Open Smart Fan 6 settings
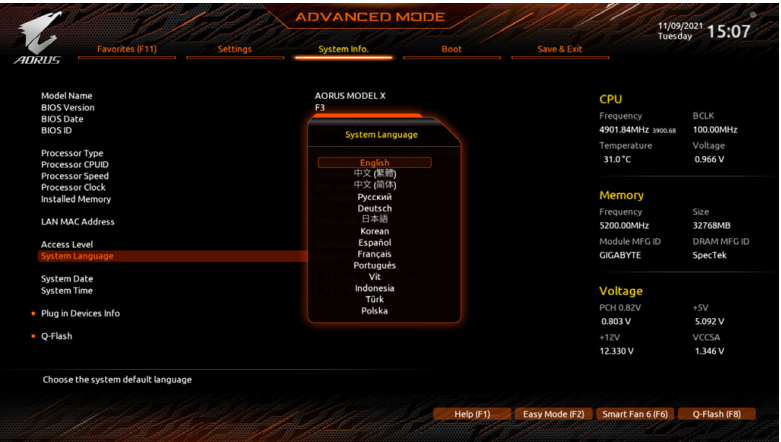Screen dimensions: 781x442 point(634,414)
